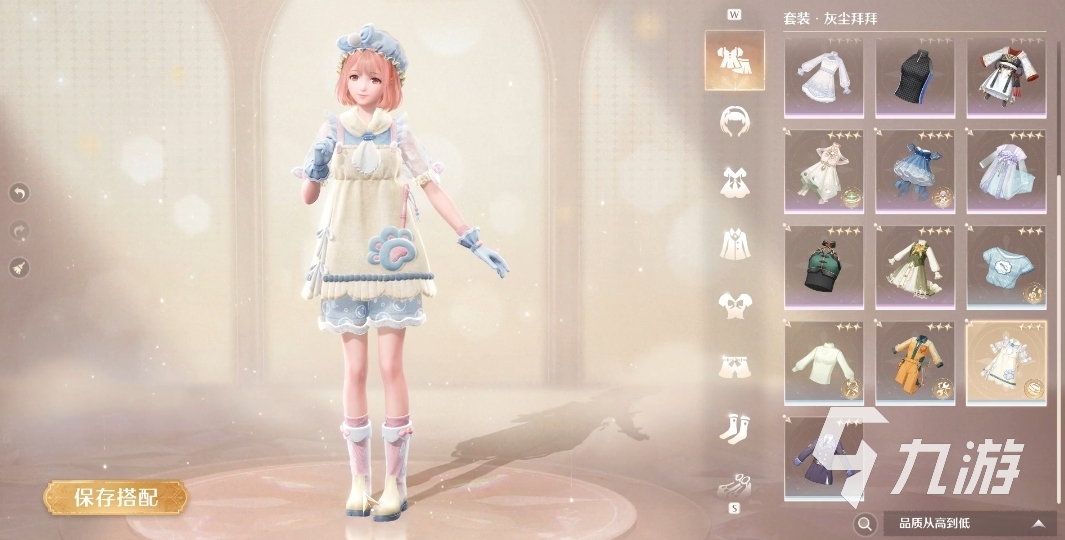Select the white long-sleeve dress outfit
The image size is (1065, 540).
[x=825, y=78]
